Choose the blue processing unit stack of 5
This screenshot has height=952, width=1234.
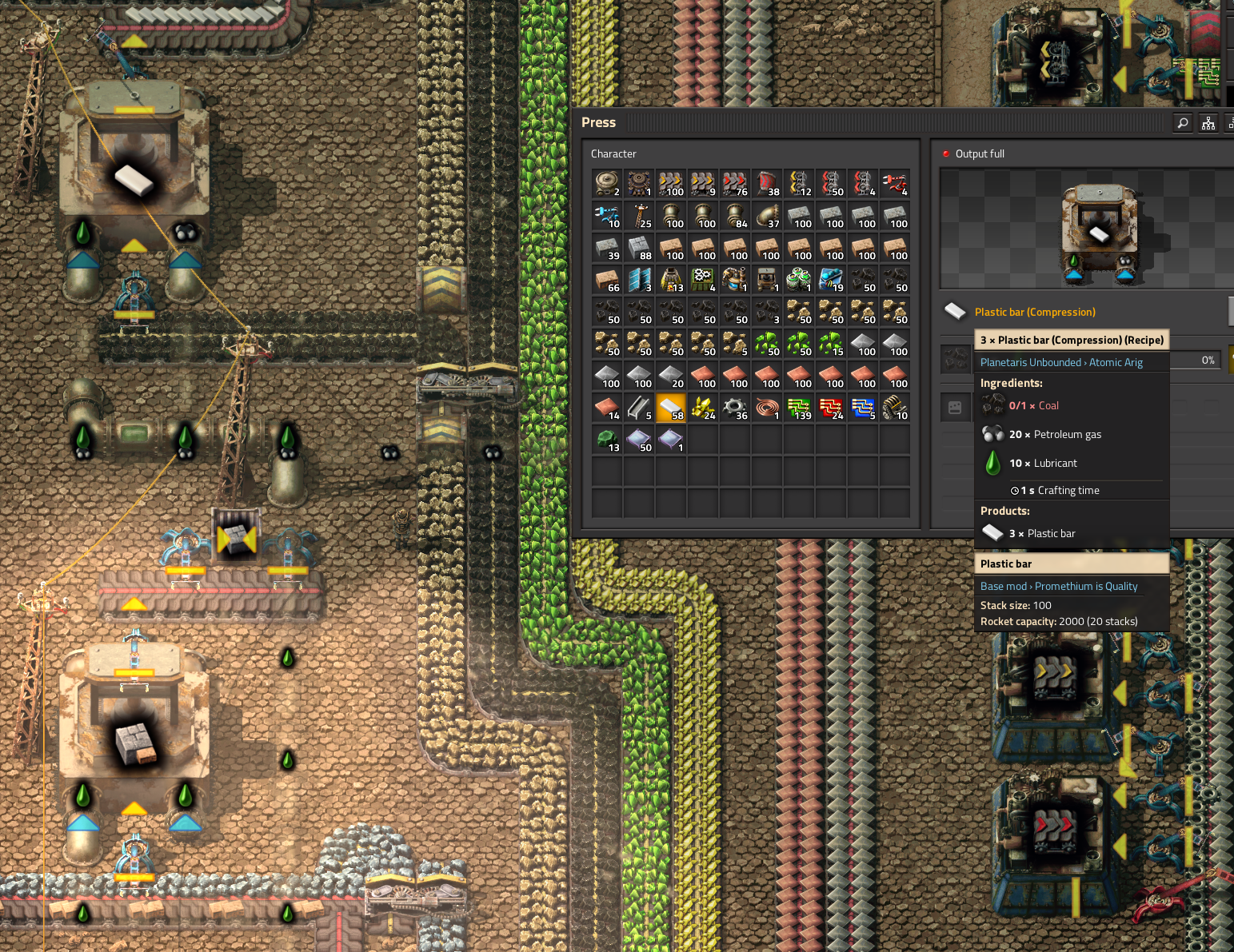[863, 408]
